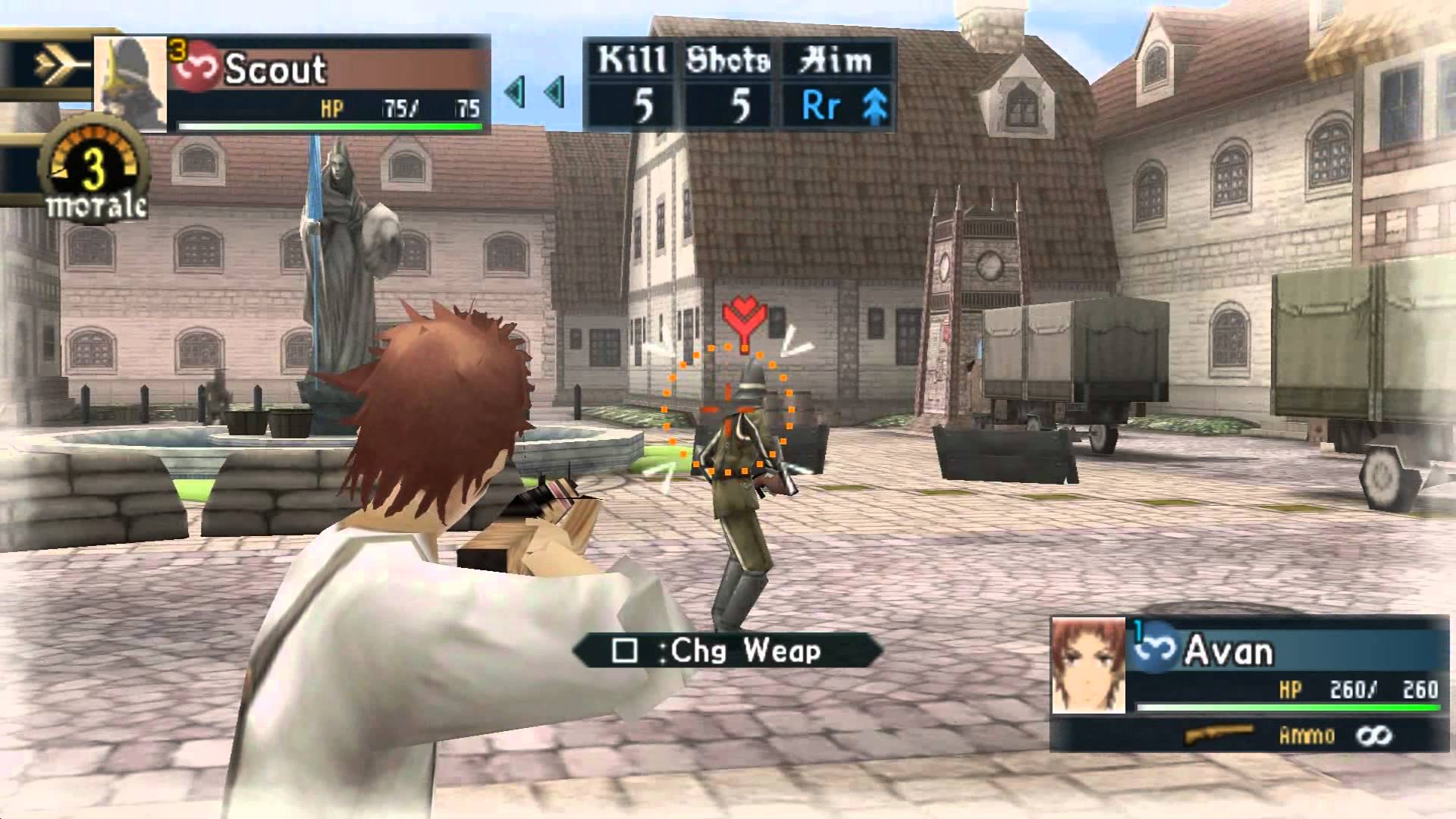Click the Aim indicator panel
The width and height of the screenshot is (1456, 819).
tap(836, 85)
